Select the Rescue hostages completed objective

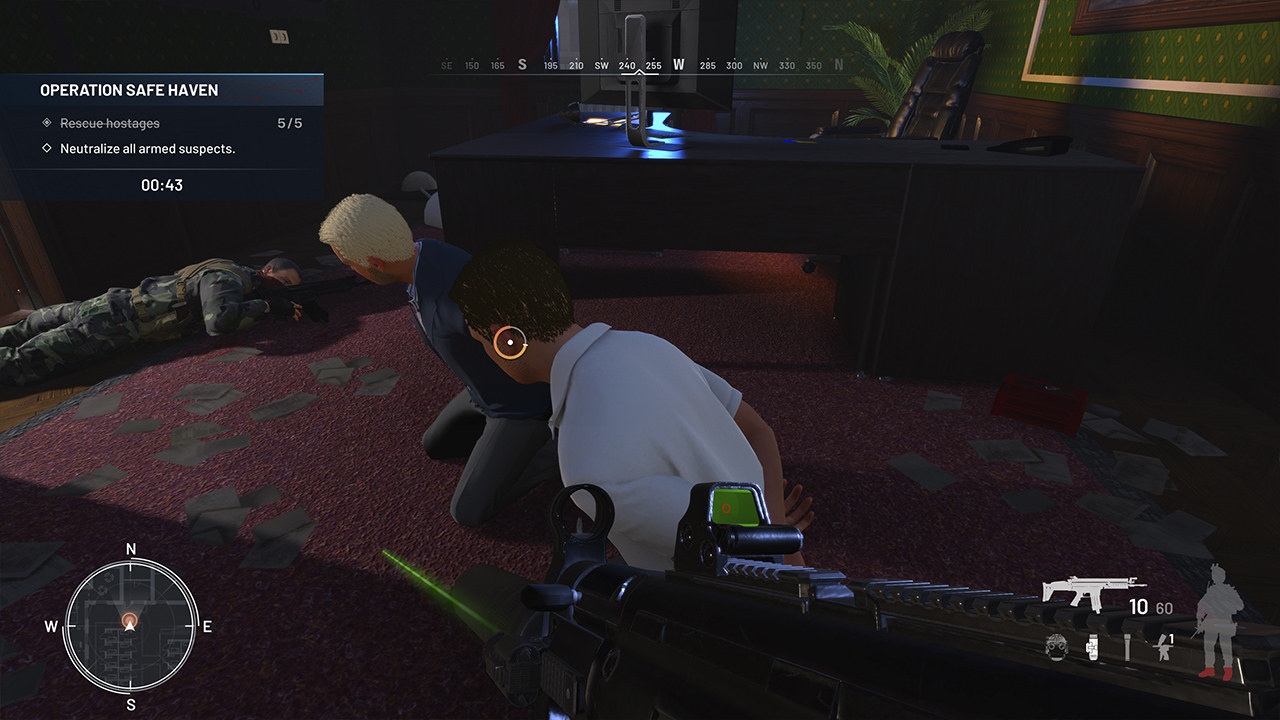coord(109,123)
